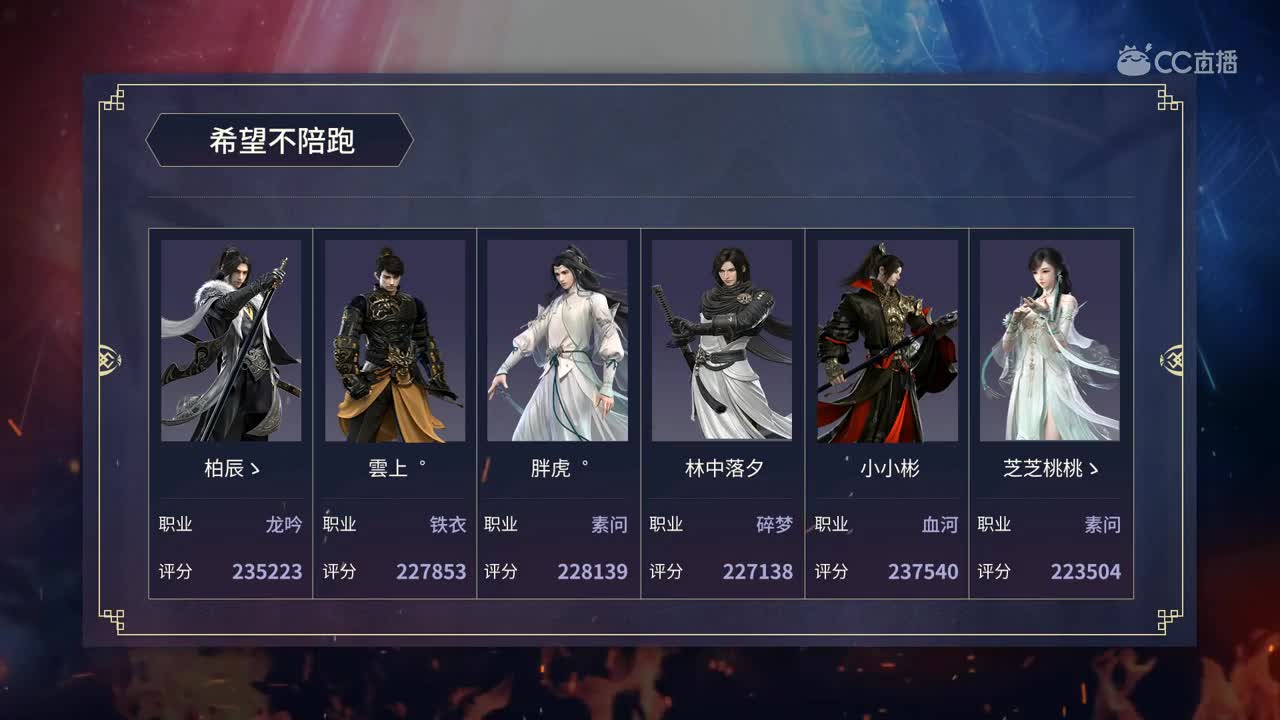Select 雲上's character portrait
Image resolution: width=1280 pixels, height=720 pixels.
[394, 340]
